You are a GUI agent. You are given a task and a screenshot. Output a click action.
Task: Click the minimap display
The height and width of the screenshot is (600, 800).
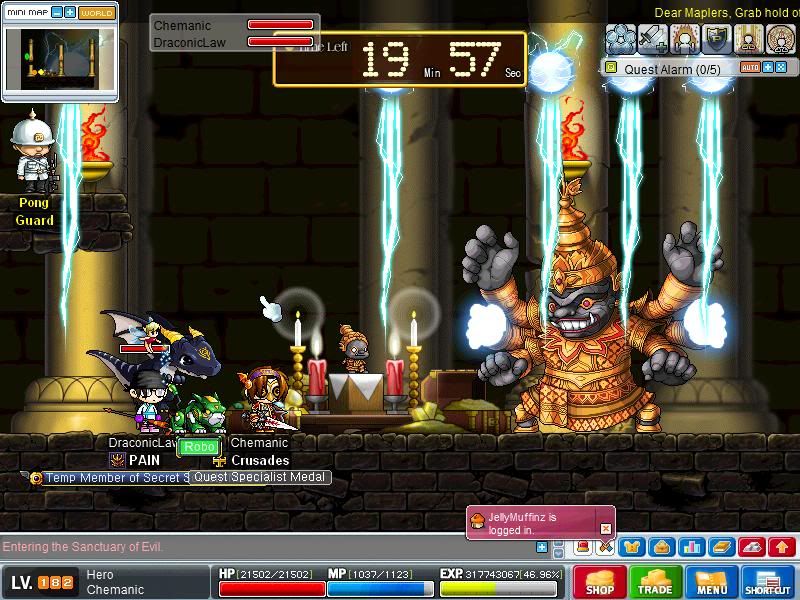coord(59,60)
